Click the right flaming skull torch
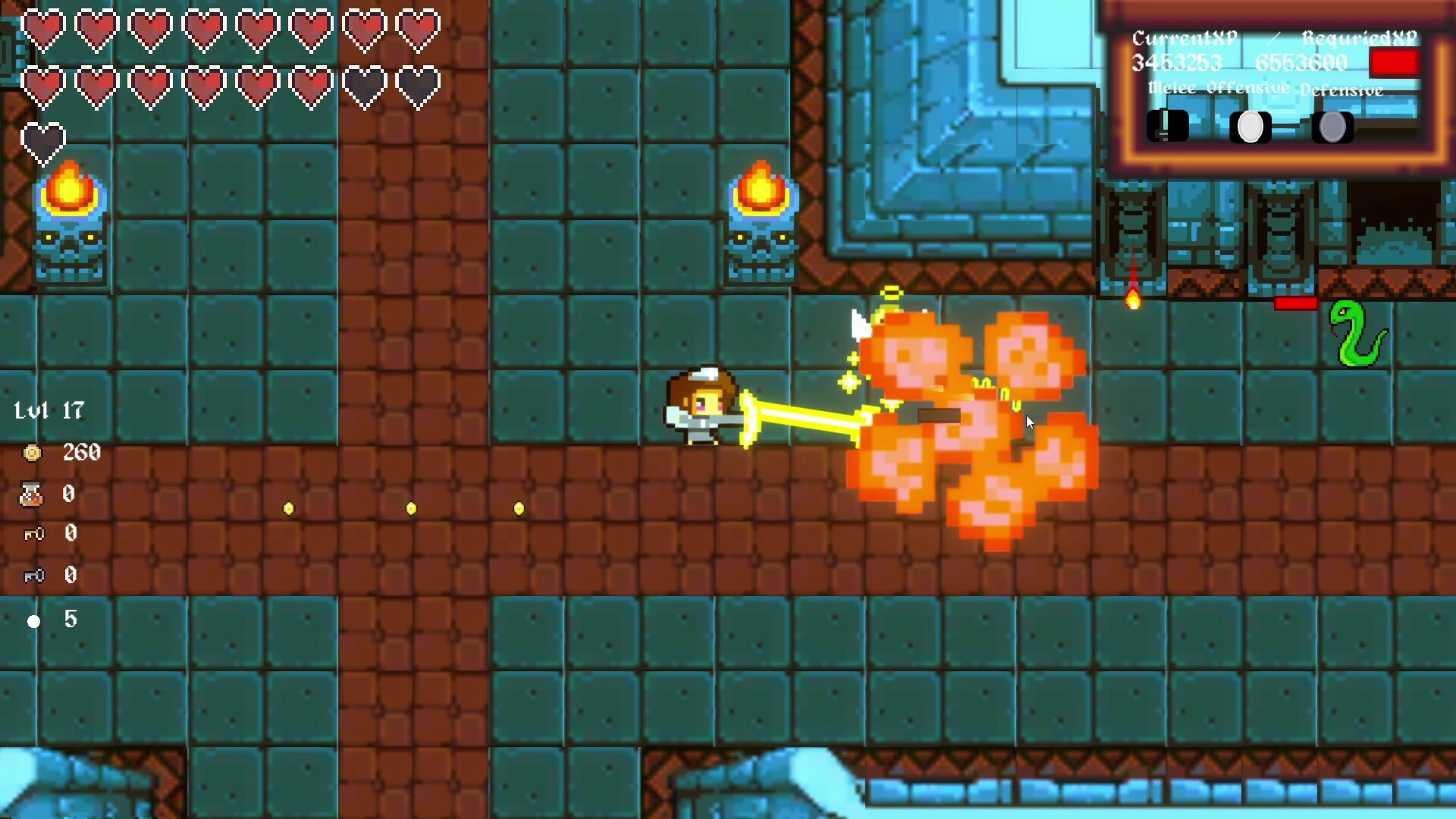 pos(762,220)
